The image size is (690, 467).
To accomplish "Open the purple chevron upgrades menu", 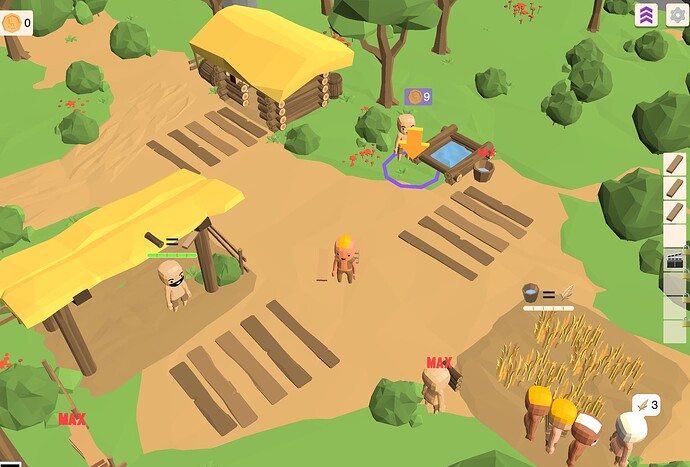I will (x=646, y=14).
